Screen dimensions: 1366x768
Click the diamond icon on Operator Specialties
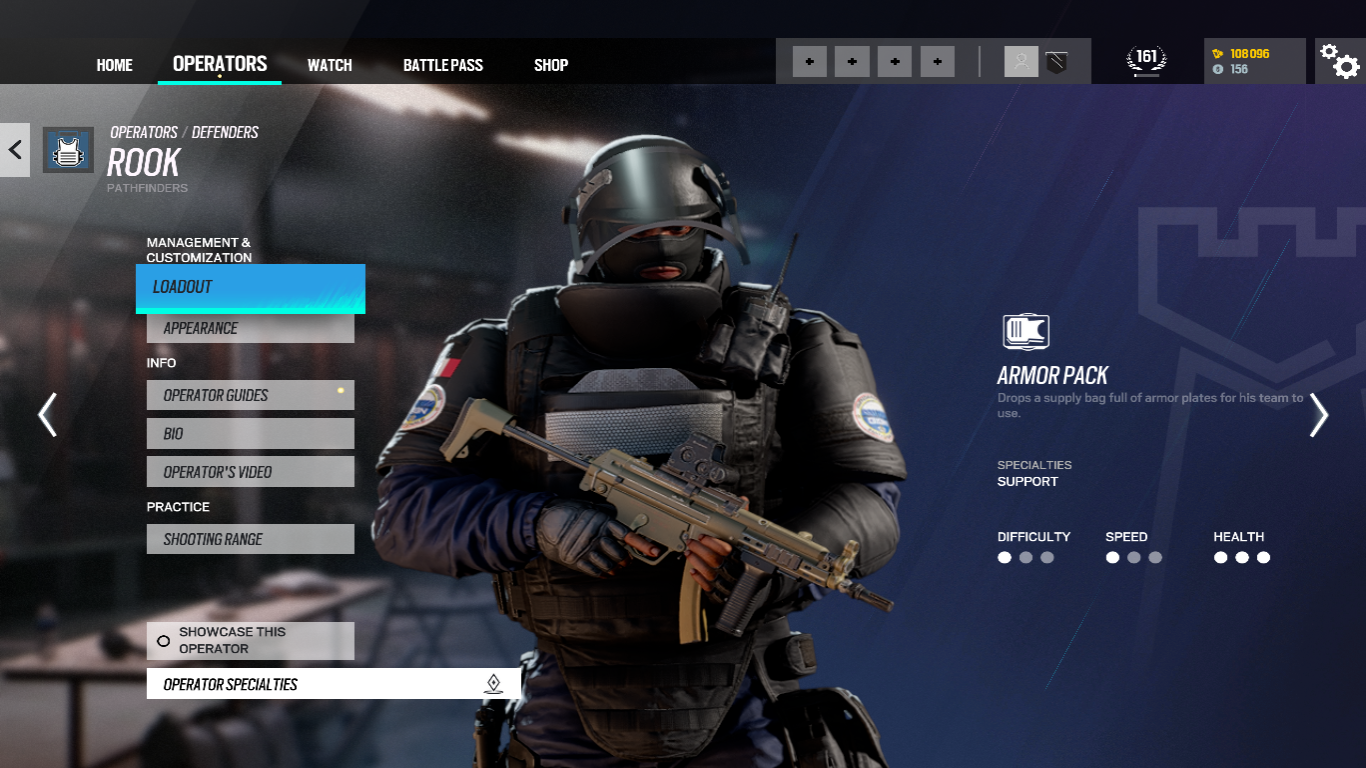(492, 684)
